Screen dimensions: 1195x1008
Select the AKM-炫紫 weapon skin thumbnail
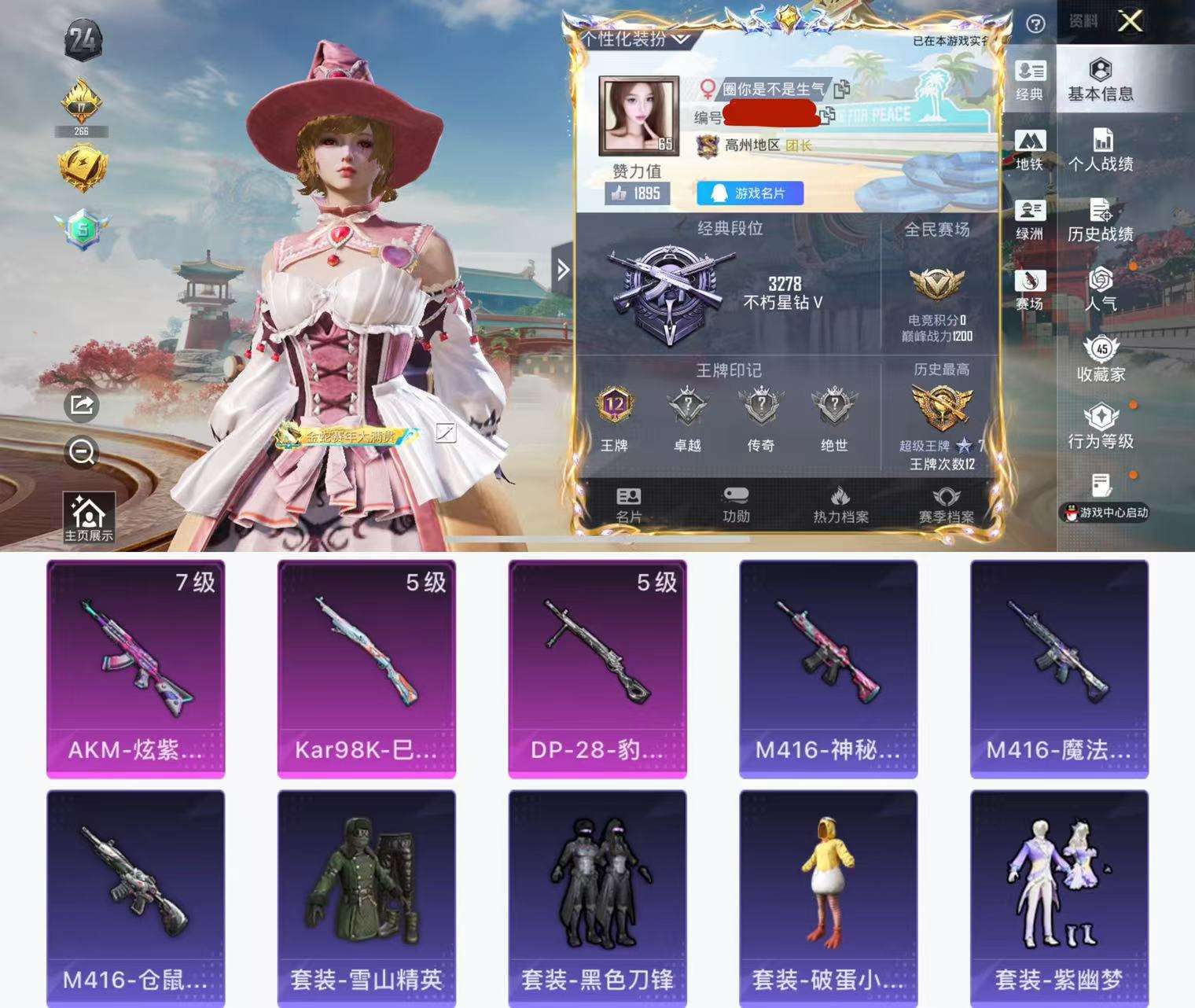coord(135,668)
